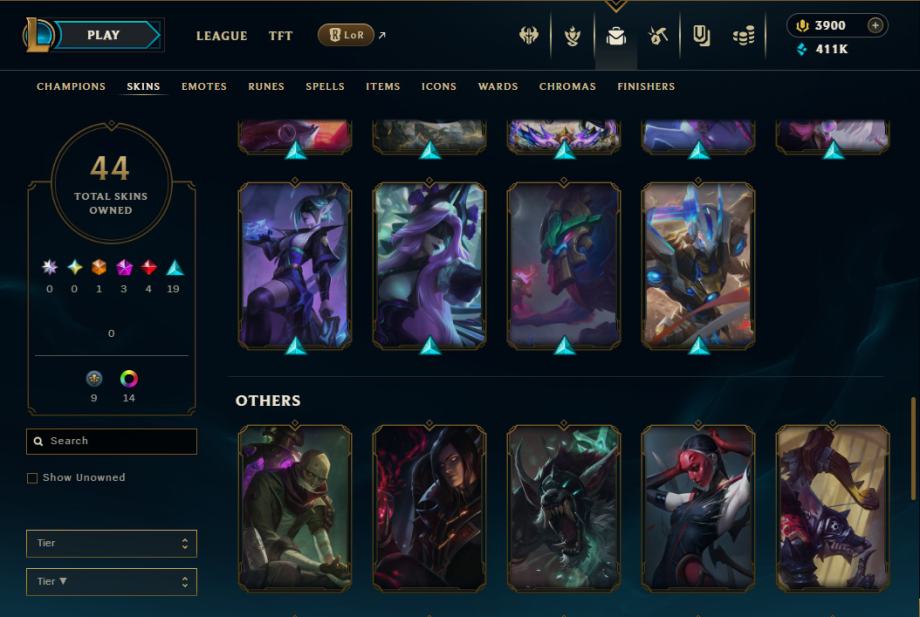Switch to the Chromas tab

567,87
